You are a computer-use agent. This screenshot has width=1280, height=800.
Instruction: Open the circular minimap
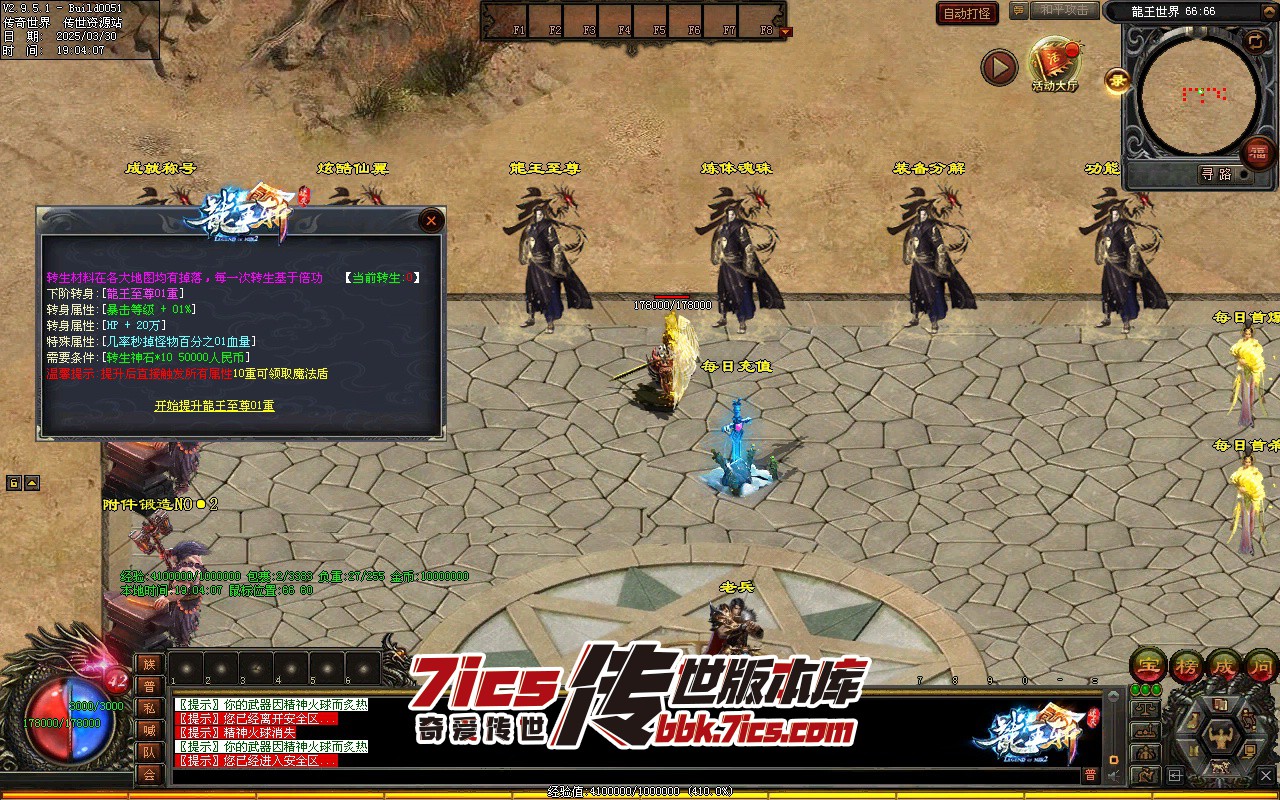(x=1199, y=95)
